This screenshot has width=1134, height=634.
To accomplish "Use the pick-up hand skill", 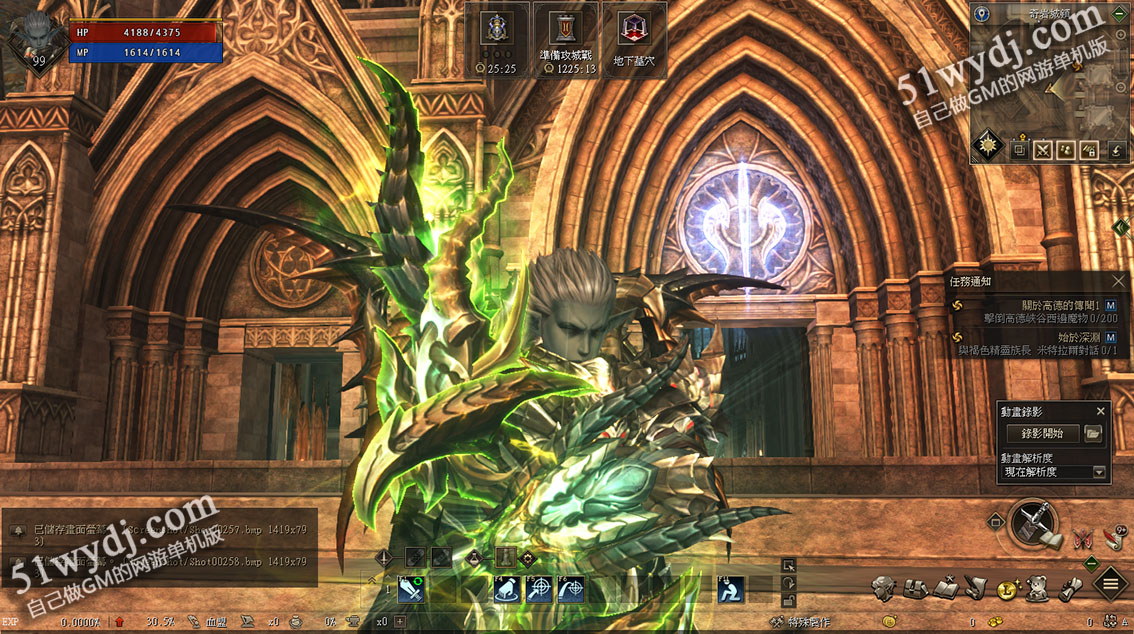I will [505, 590].
